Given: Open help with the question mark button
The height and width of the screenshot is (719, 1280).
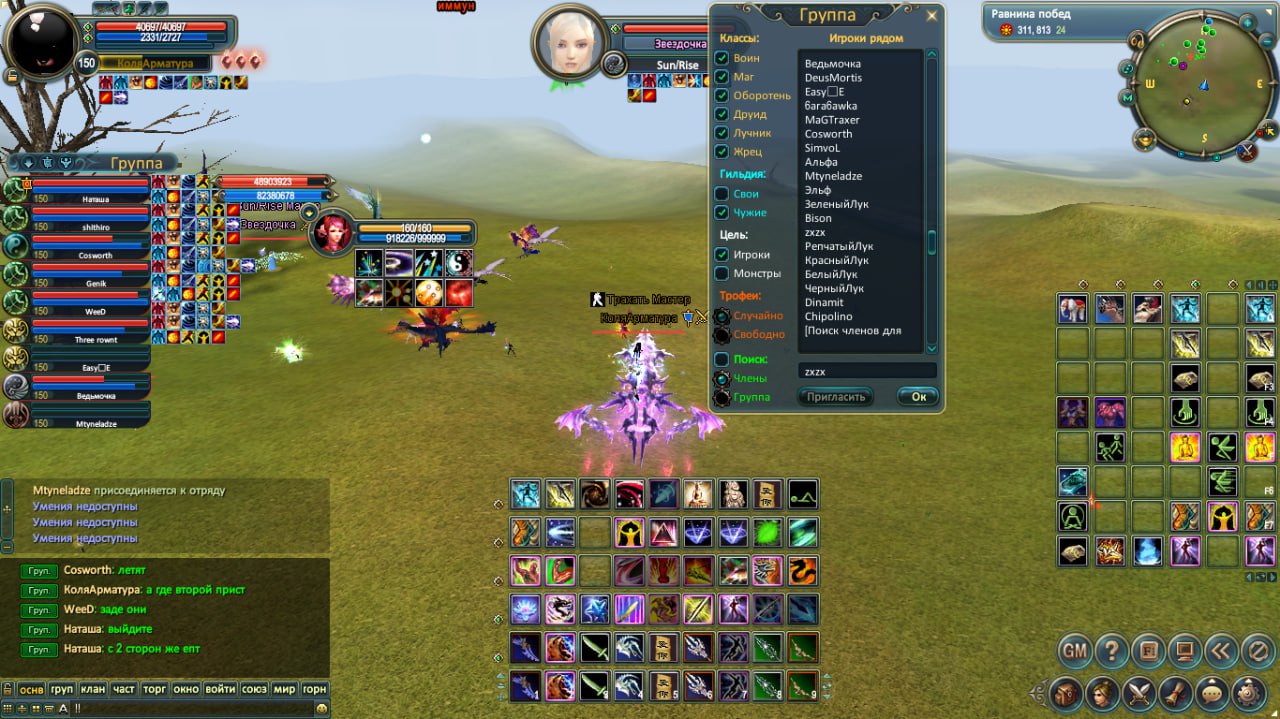Looking at the screenshot, I should (1111, 651).
